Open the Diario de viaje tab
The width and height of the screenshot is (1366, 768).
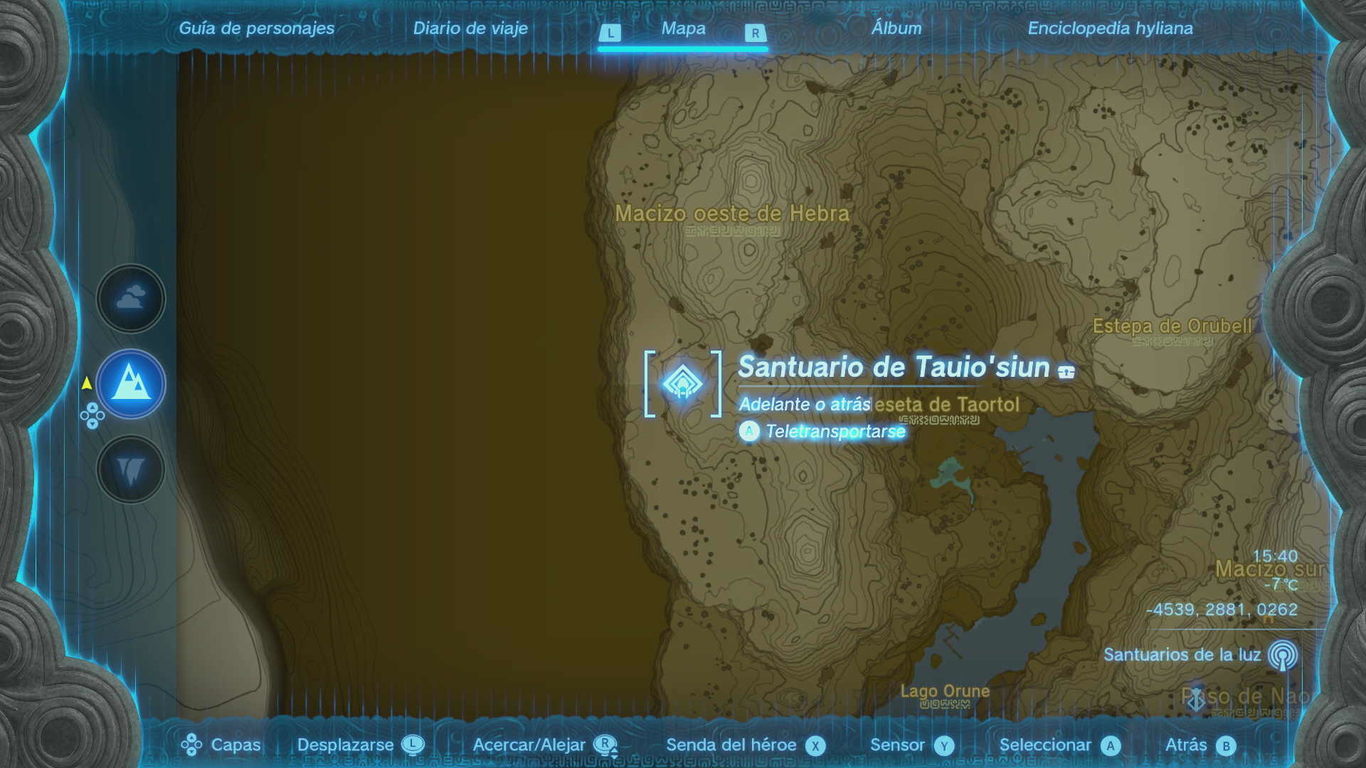coord(470,28)
